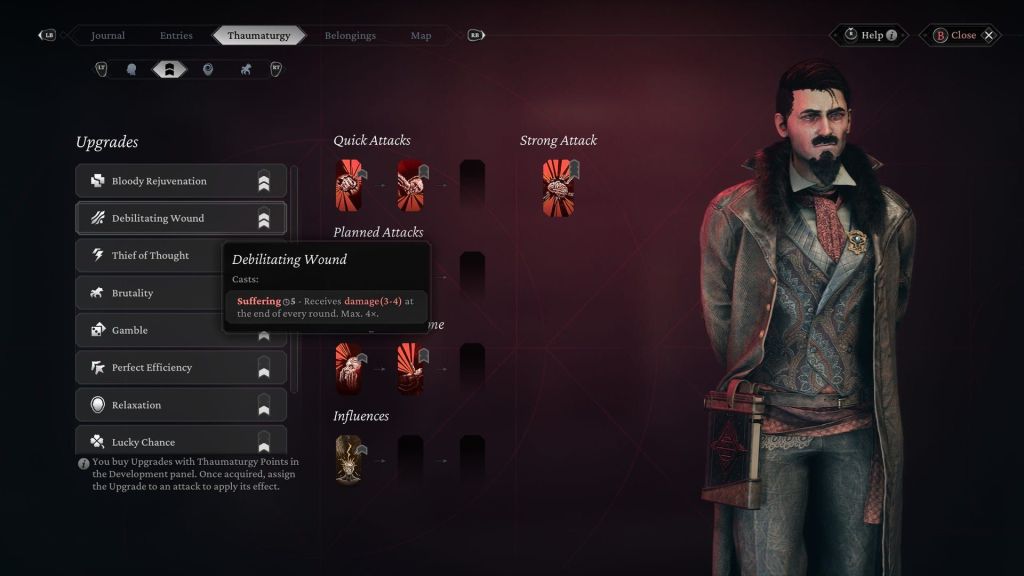Open the Entries tab
The image size is (1024, 576).
click(176, 35)
